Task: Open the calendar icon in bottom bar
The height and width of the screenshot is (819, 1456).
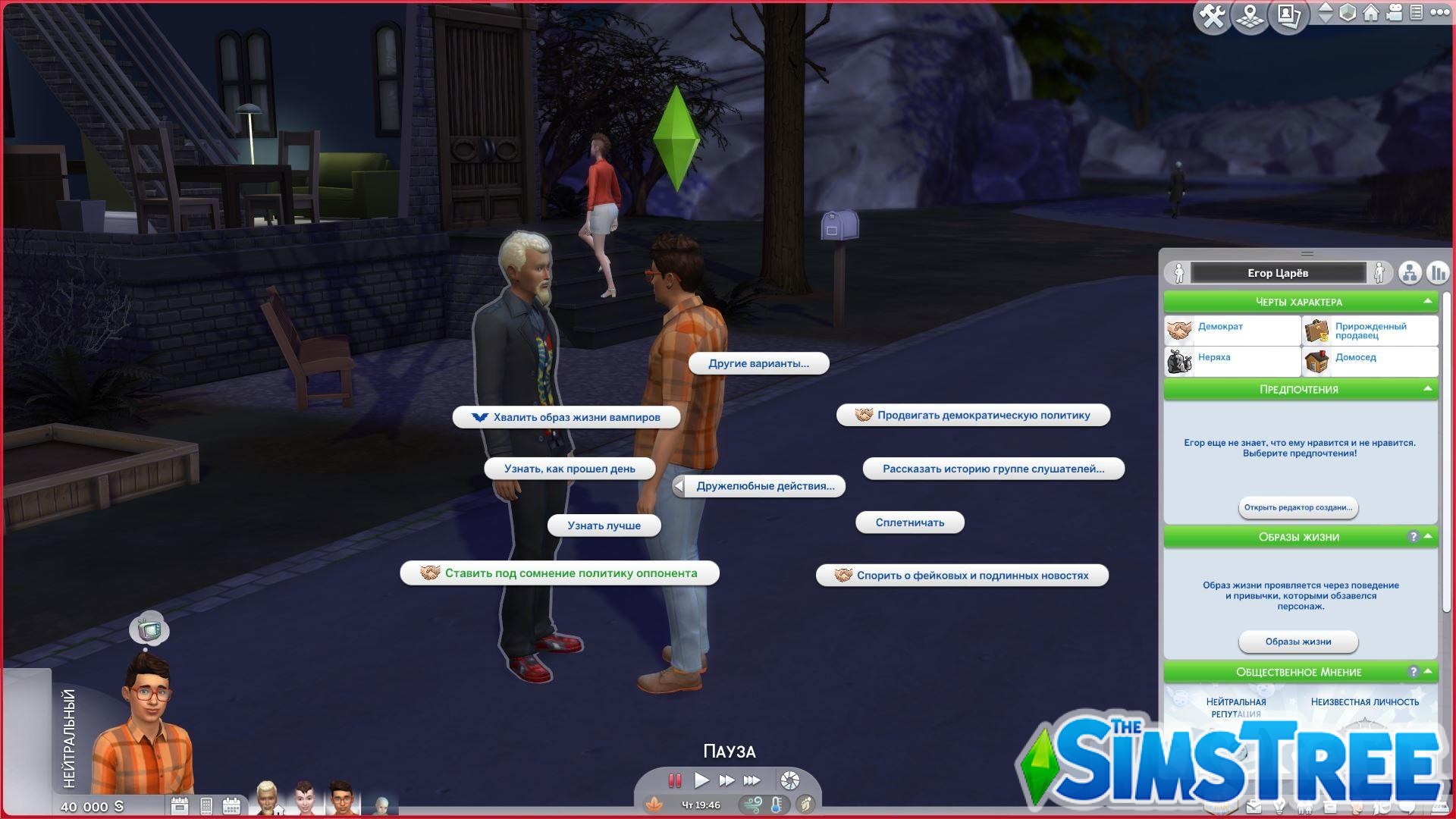Action: pos(231,806)
